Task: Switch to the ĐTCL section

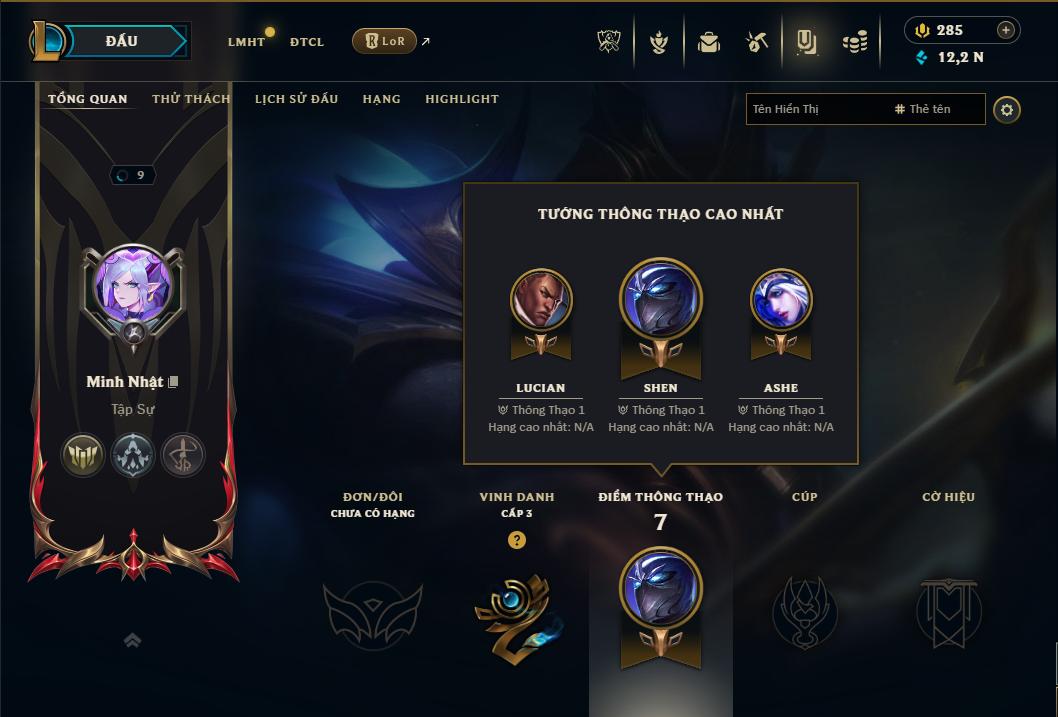Action: pos(307,42)
